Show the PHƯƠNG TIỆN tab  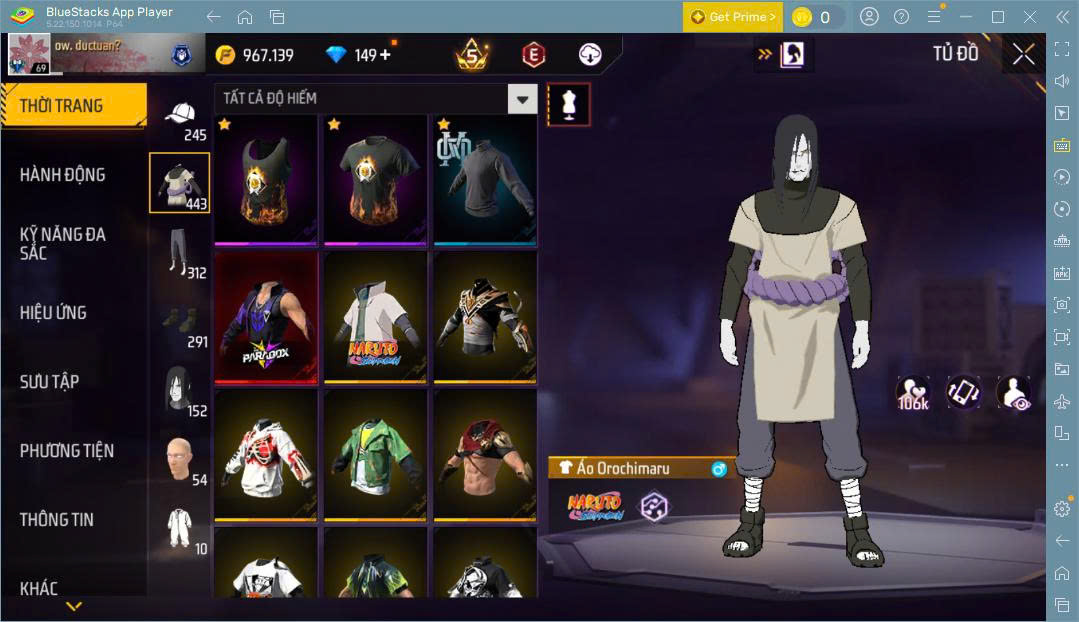click(x=67, y=450)
